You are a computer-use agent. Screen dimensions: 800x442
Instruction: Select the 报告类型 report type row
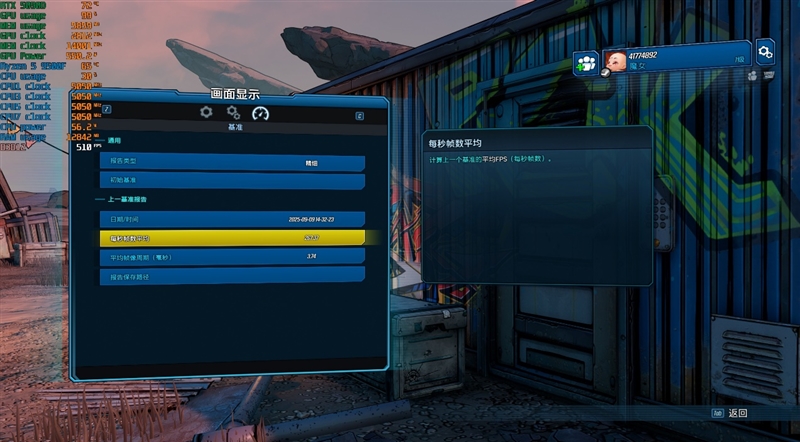(231, 162)
